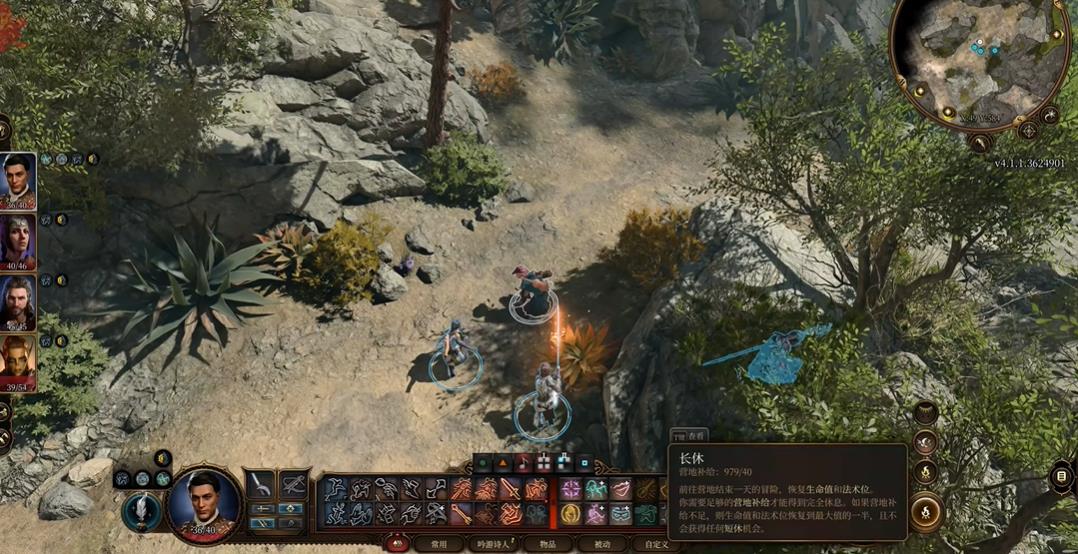Select the ranged crossbow weapon slot
The image size is (1078, 554).
pyautogui.click(x=293, y=485)
